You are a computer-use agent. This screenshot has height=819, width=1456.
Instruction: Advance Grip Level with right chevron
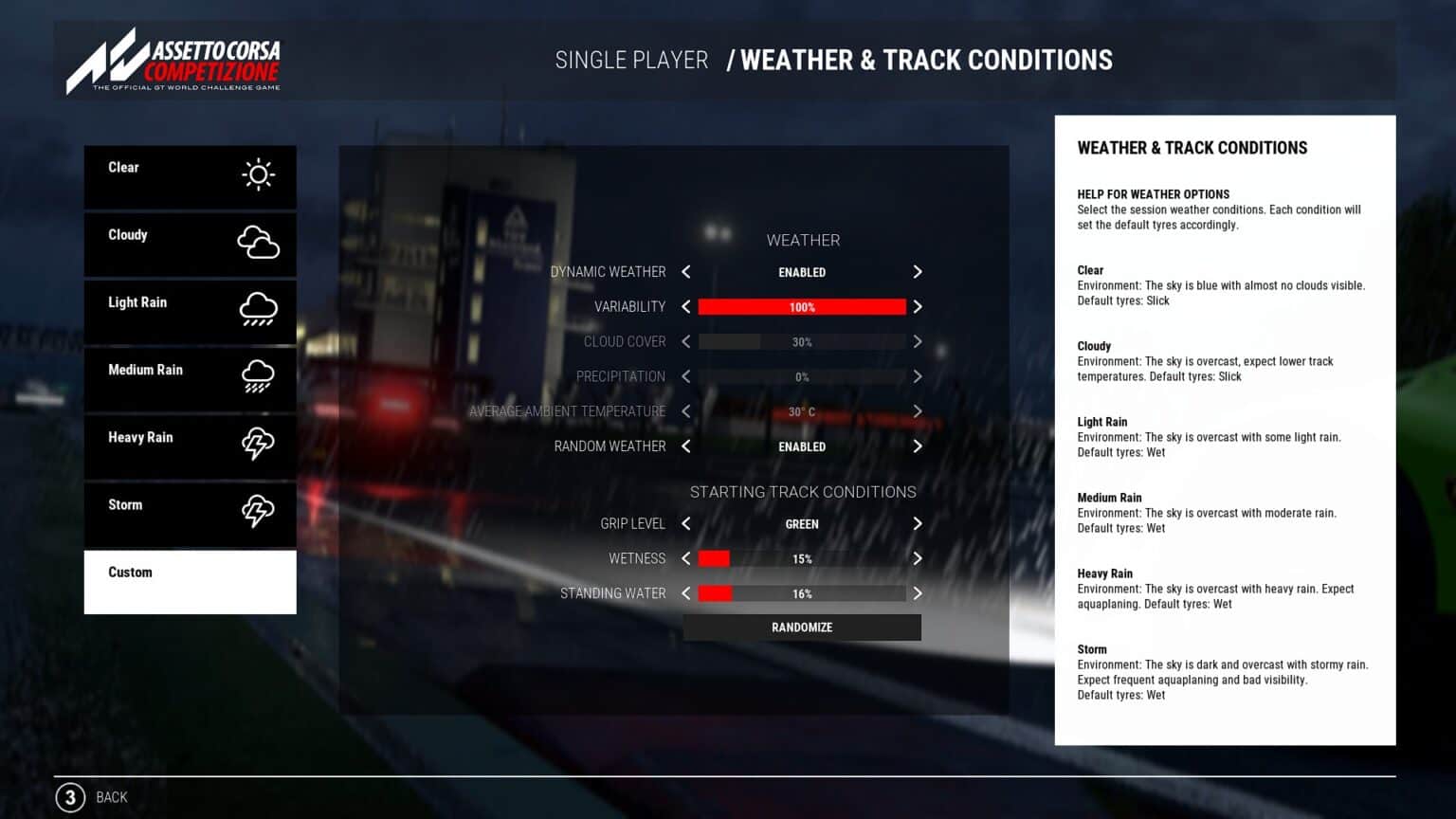(917, 523)
